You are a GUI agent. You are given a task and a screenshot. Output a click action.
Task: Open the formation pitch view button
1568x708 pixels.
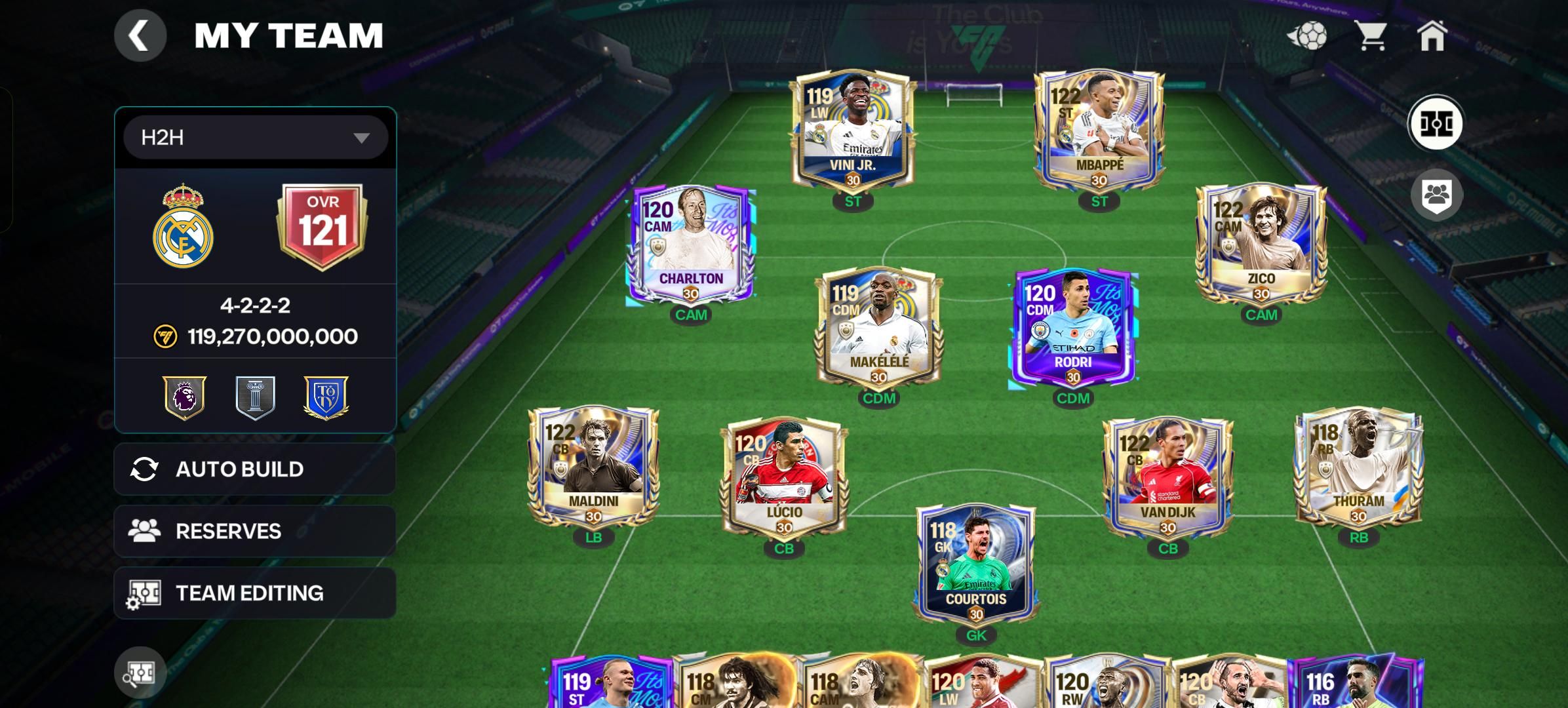[1436, 123]
